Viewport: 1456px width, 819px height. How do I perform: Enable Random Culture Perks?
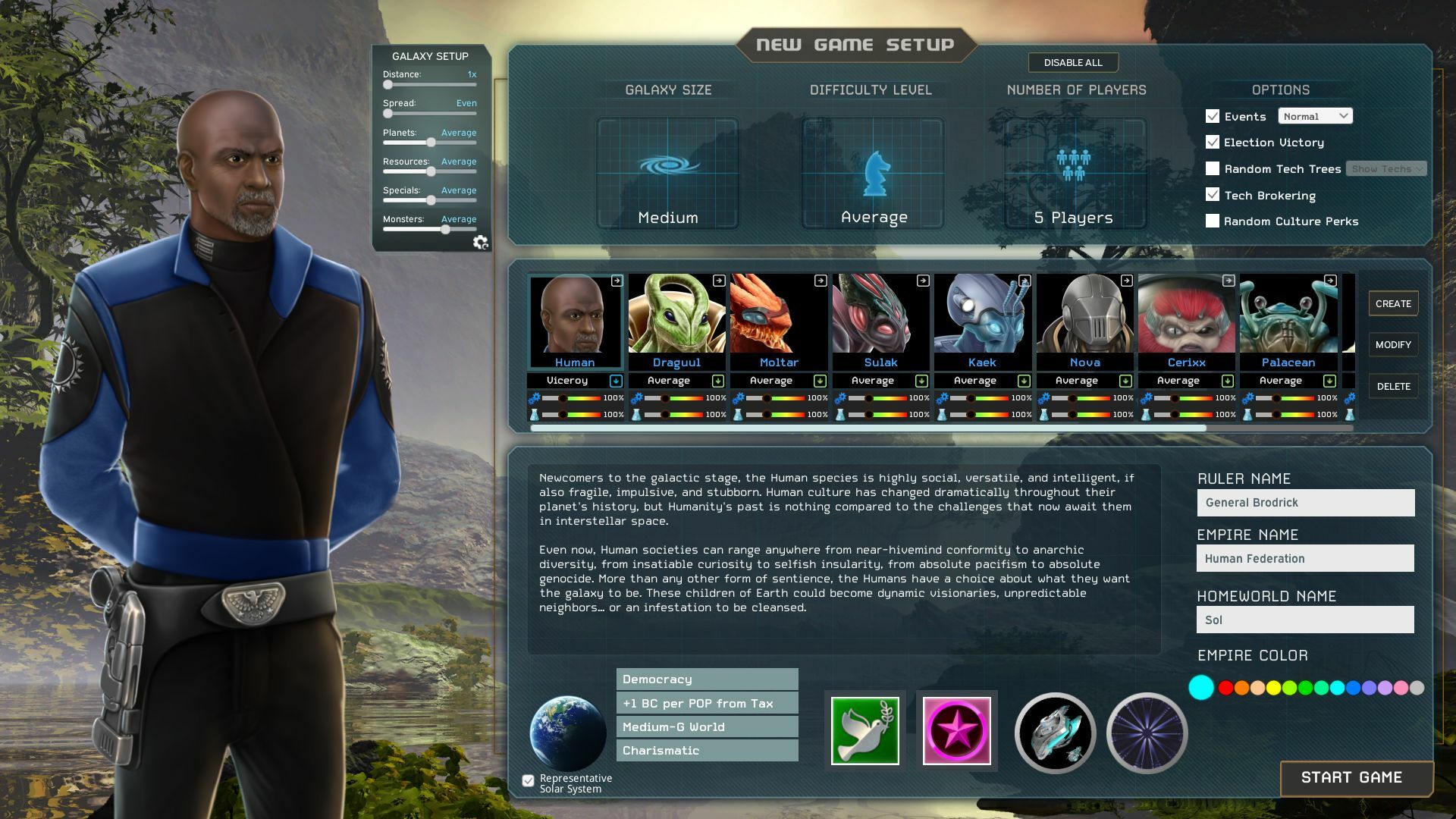click(x=1213, y=221)
